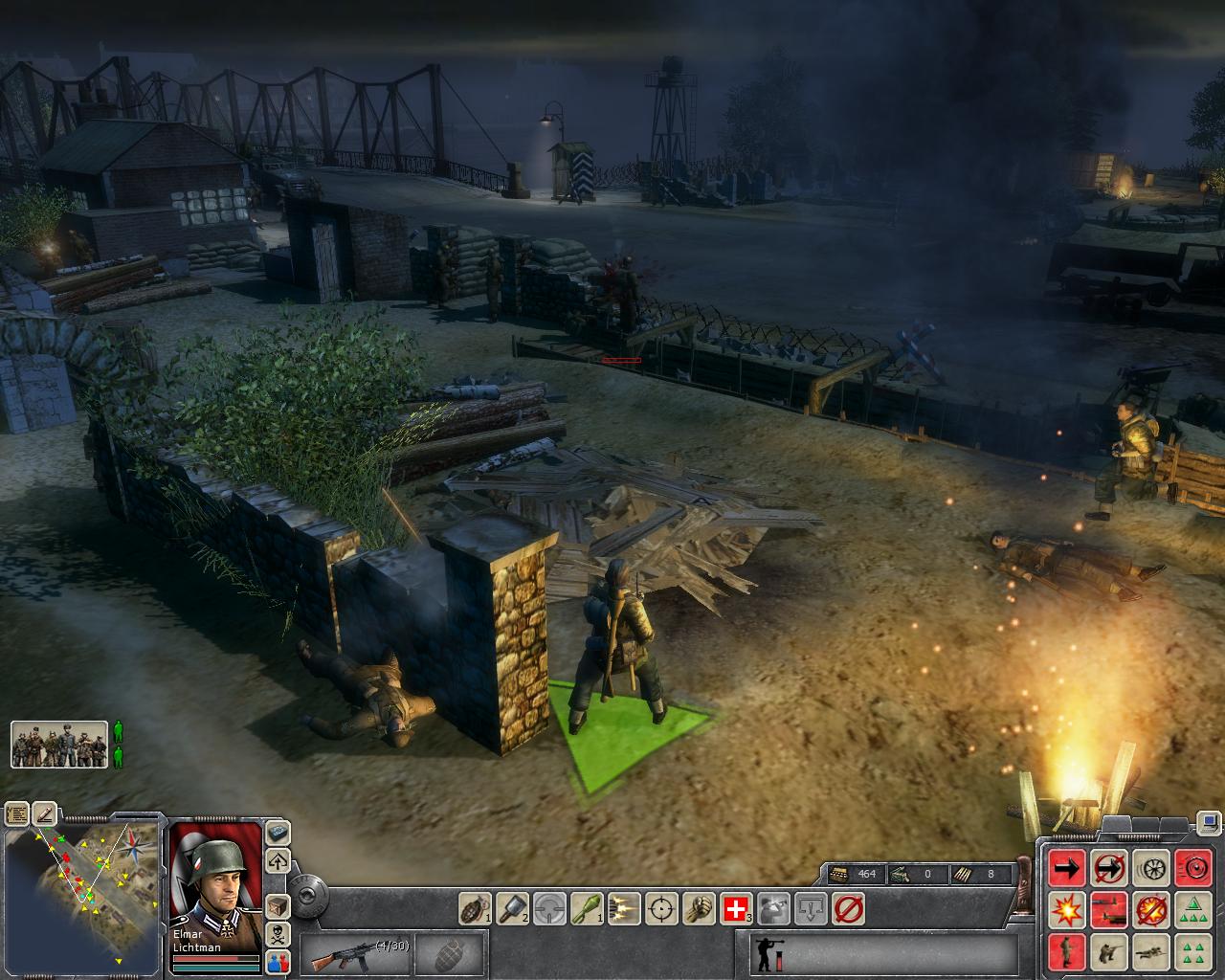Click the red cancel circle hotbar button
Viewport: 1225px width, 980px height.
click(848, 907)
